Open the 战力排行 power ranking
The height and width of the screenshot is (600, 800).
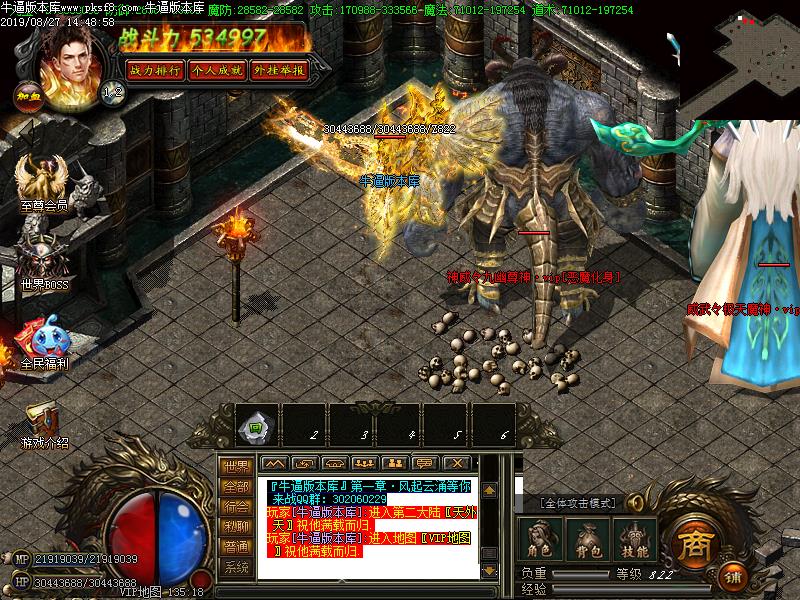click(x=154, y=70)
